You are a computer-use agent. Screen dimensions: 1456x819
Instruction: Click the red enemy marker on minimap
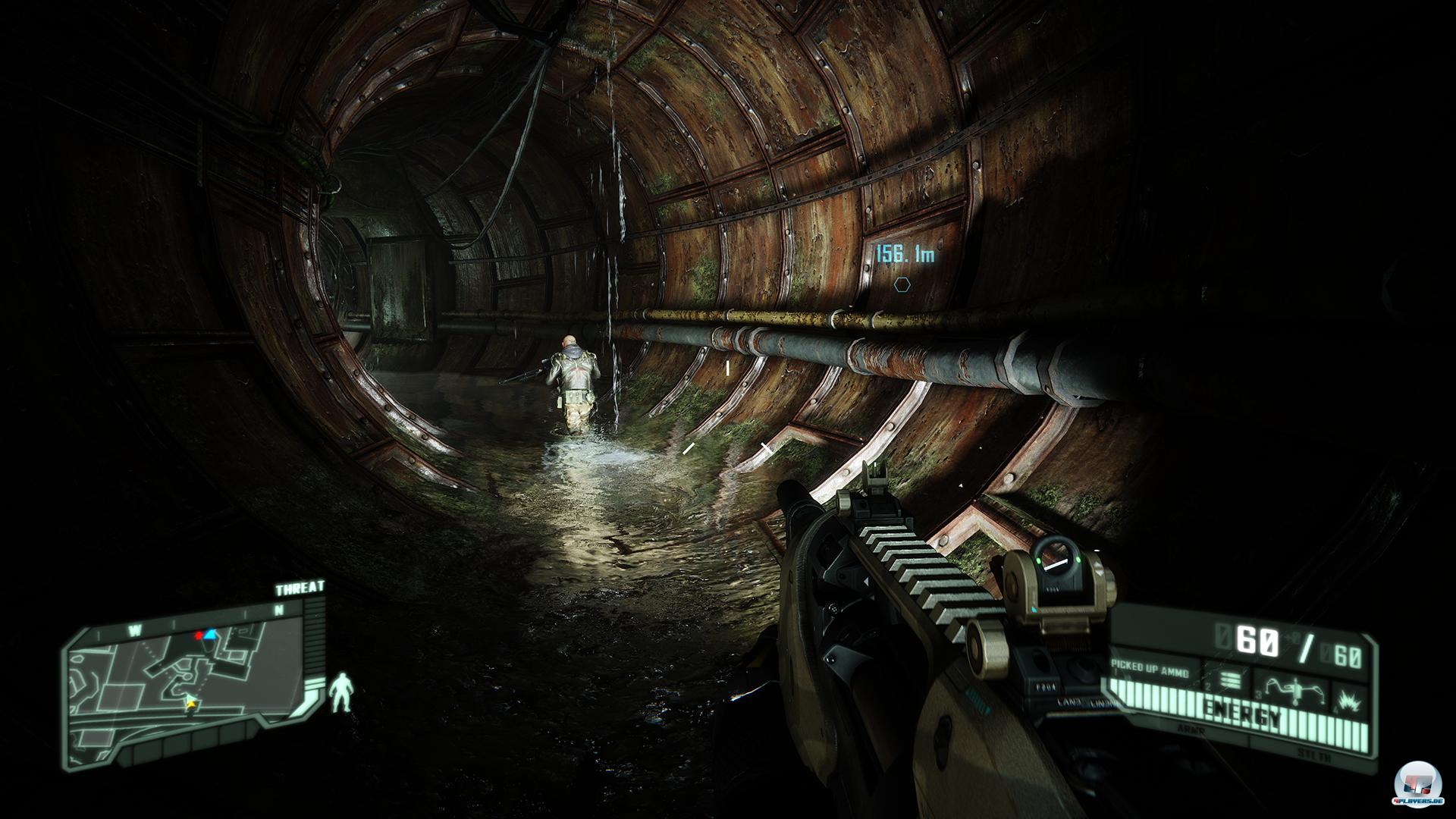click(199, 635)
